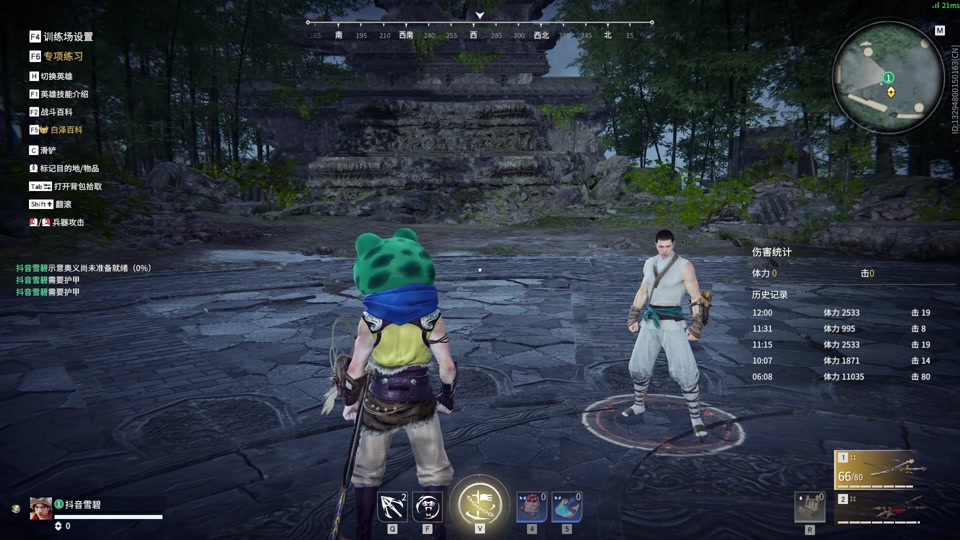The image size is (960, 540).
Task: Activate the grappling hook skill icon
Action: point(392,506)
